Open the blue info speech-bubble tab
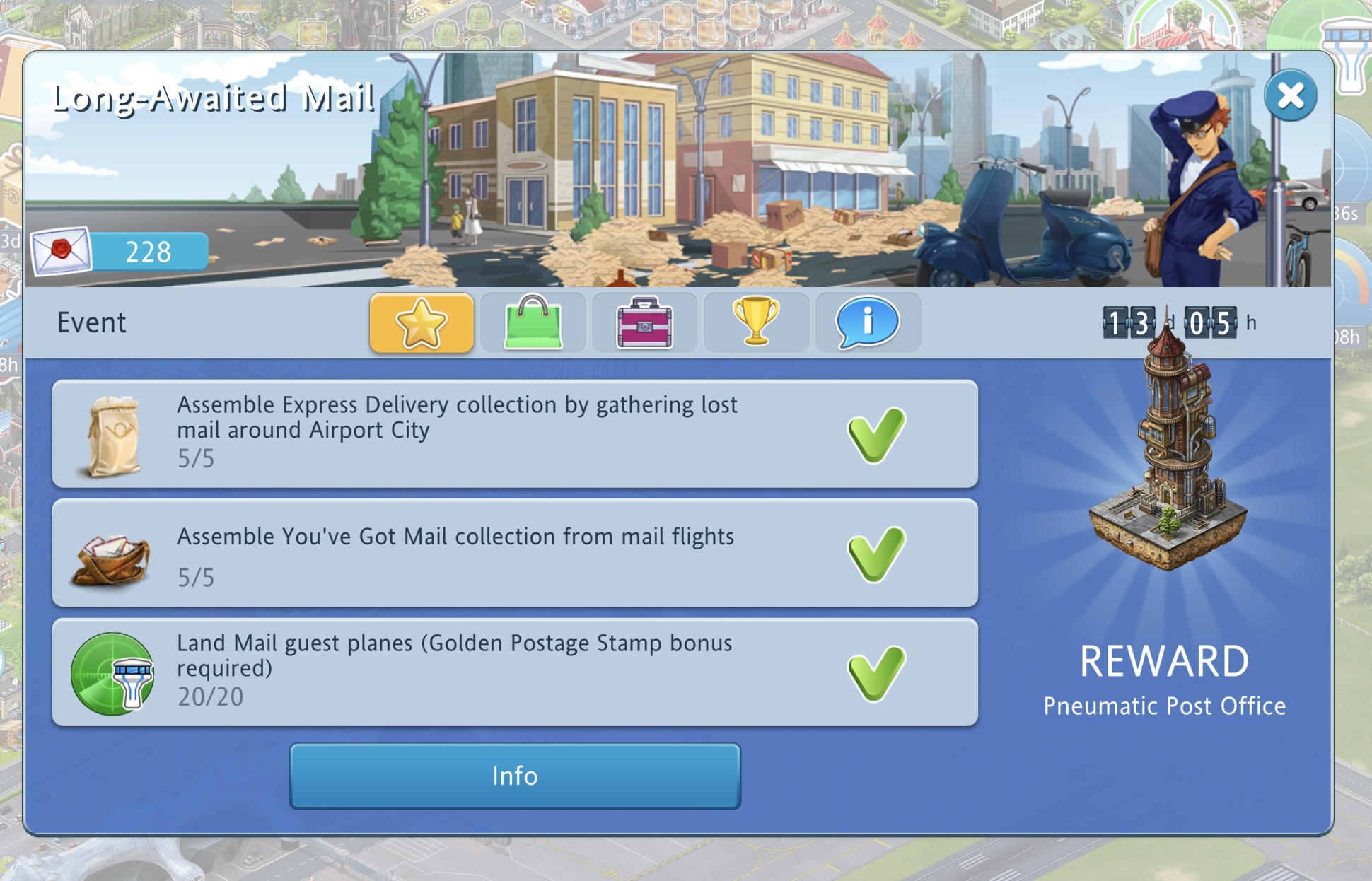The width and height of the screenshot is (1372, 881). click(868, 323)
